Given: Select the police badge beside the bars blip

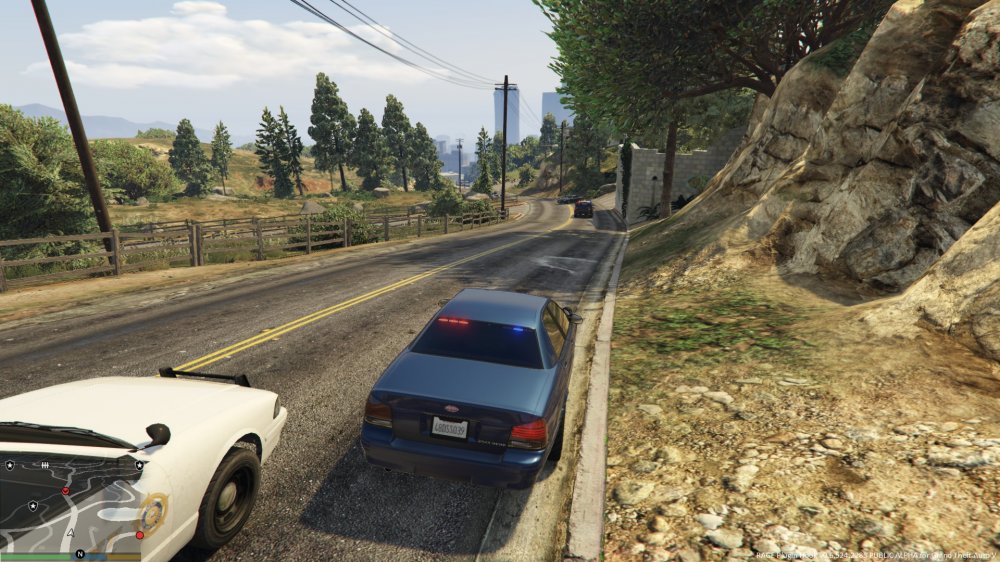Looking at the screenshot, I should [10, 465].
